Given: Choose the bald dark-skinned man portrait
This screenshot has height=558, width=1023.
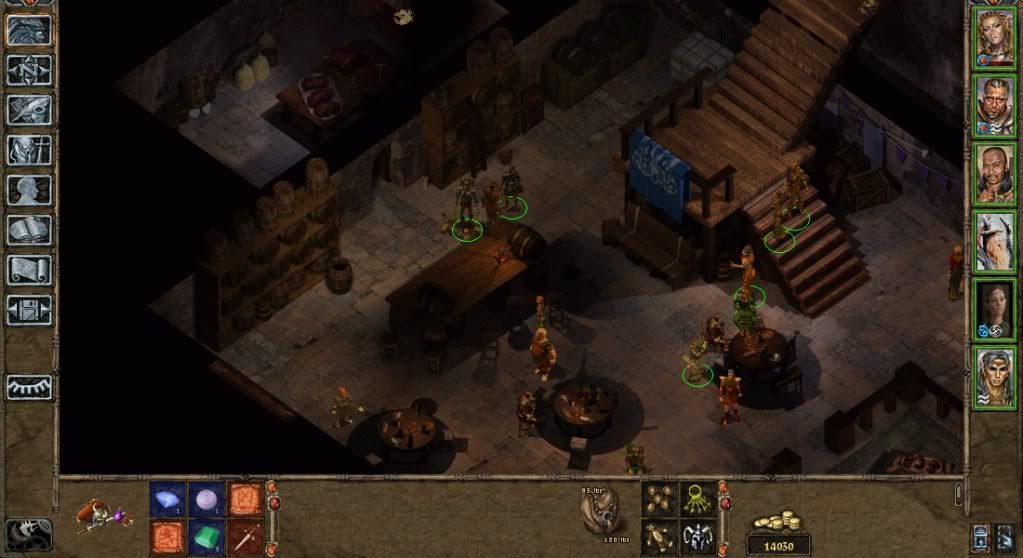Looking at the screenshot, I should [x=995, y=174].
